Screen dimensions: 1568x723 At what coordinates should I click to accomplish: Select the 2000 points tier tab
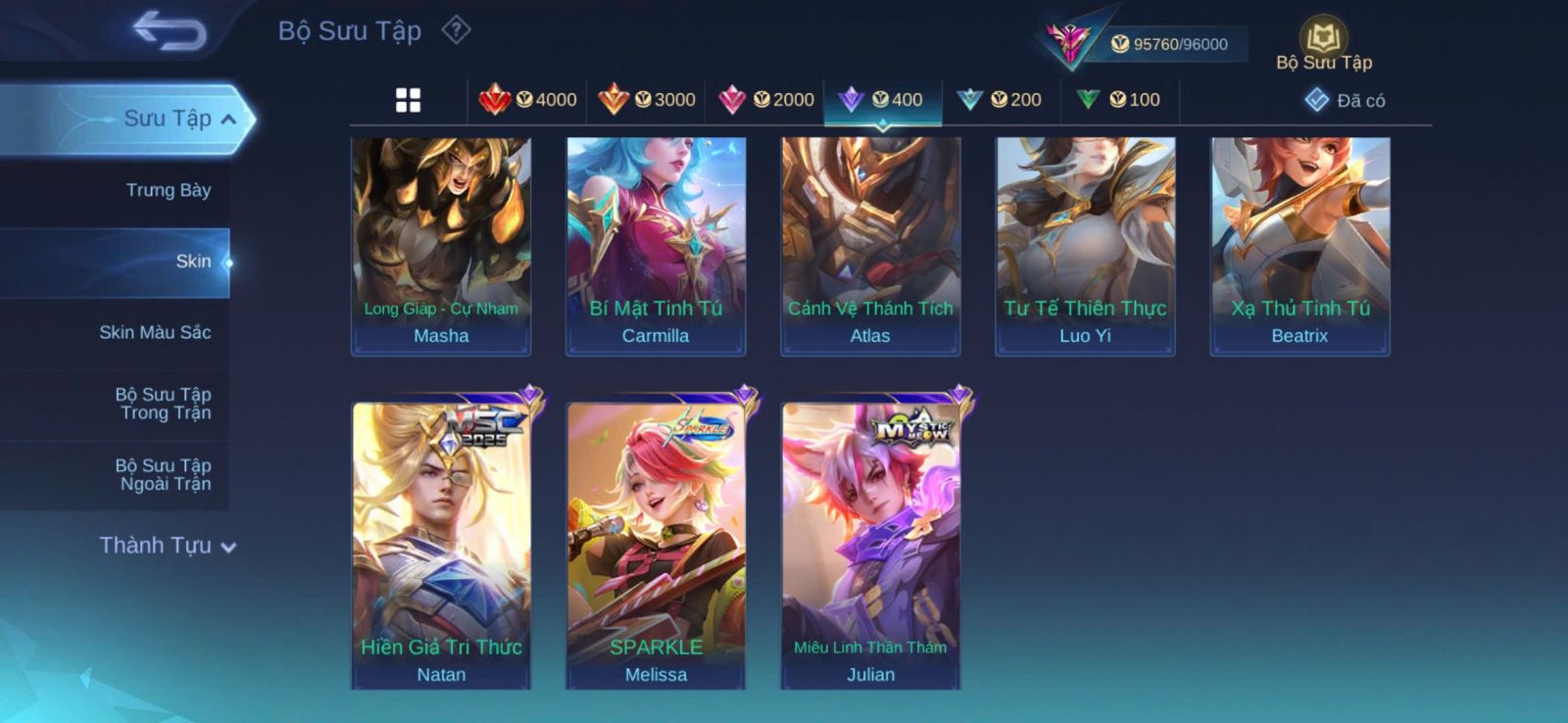[x=765, y=100]
